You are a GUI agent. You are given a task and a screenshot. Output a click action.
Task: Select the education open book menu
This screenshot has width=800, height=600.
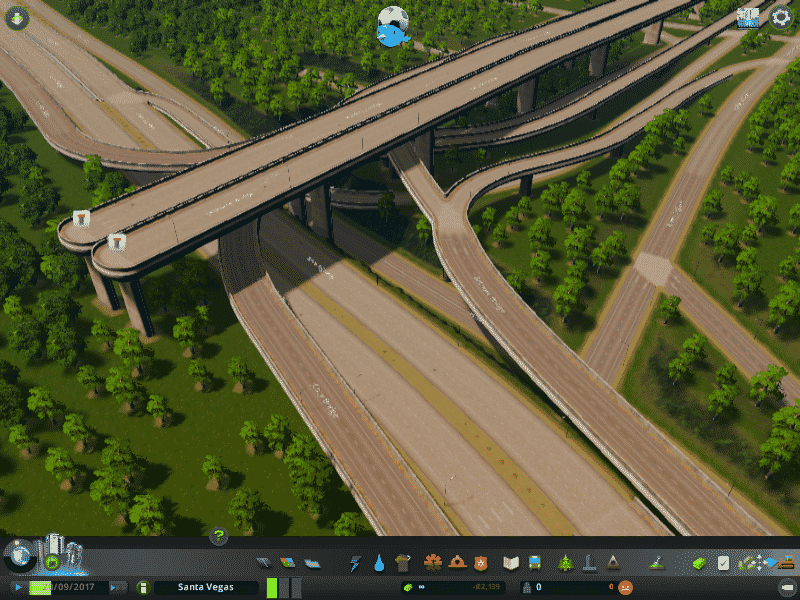coord(511,563)
